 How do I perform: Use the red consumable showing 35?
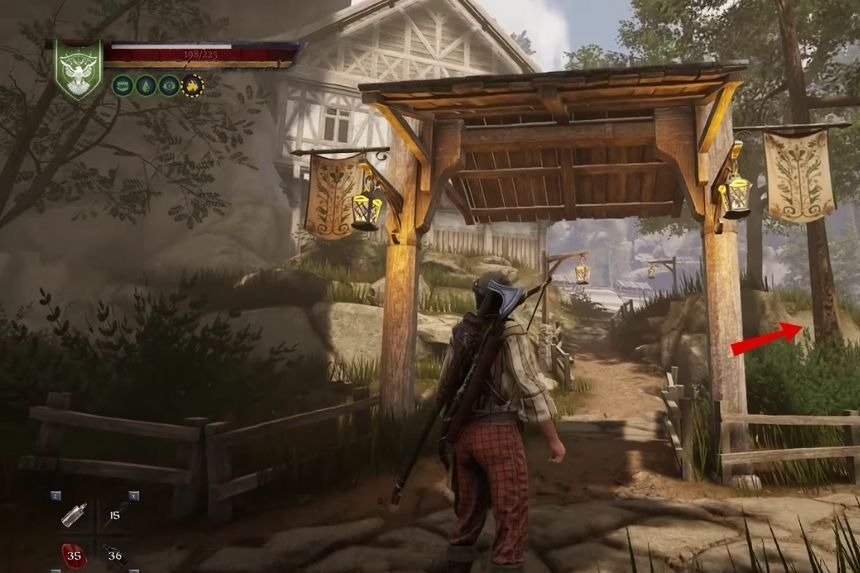[x=74, y=553]
